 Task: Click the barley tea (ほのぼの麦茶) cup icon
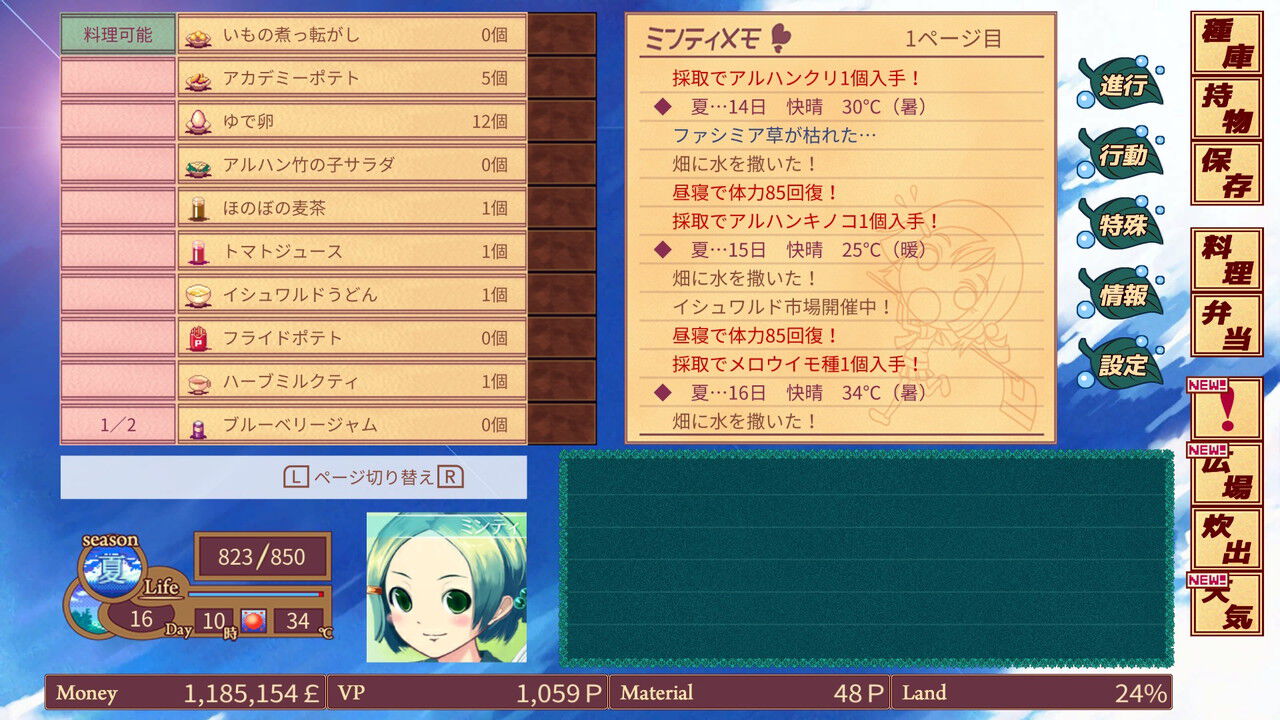197,207
